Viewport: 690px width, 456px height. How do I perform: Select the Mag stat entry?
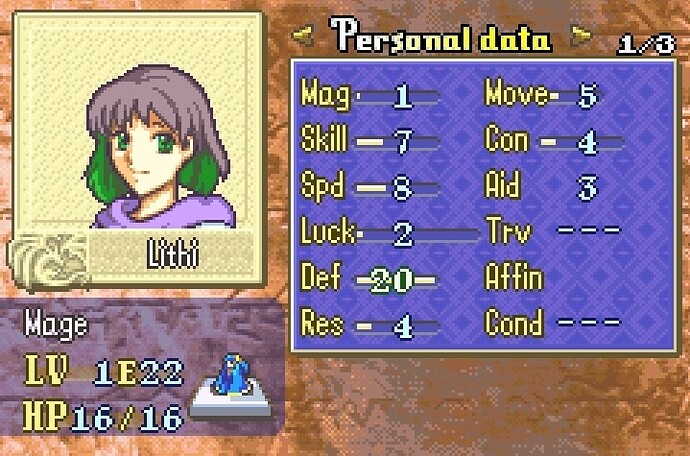pyautogui.click(x=369, y=96)
